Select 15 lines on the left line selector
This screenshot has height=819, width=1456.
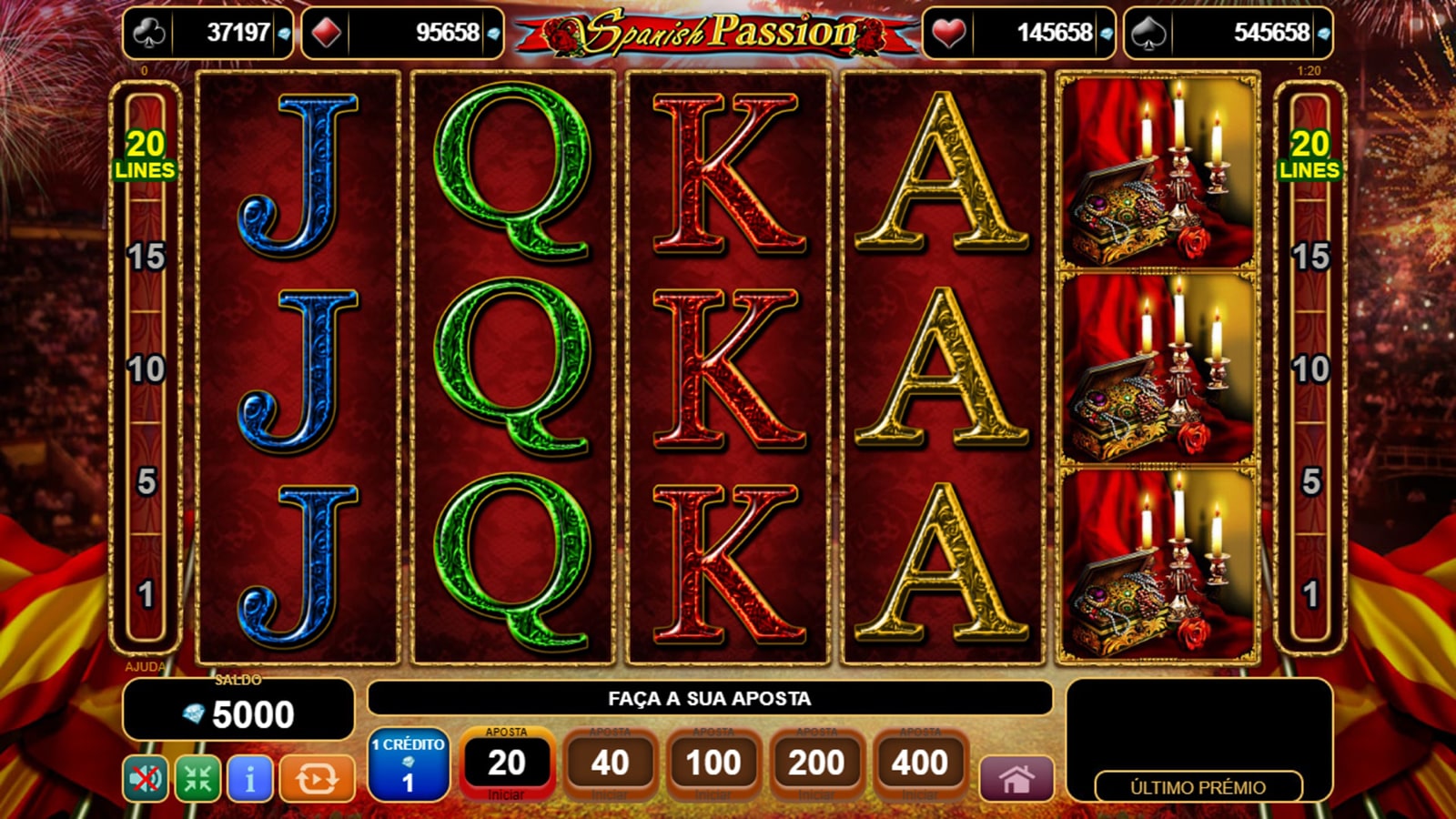[x=146, y=257]
